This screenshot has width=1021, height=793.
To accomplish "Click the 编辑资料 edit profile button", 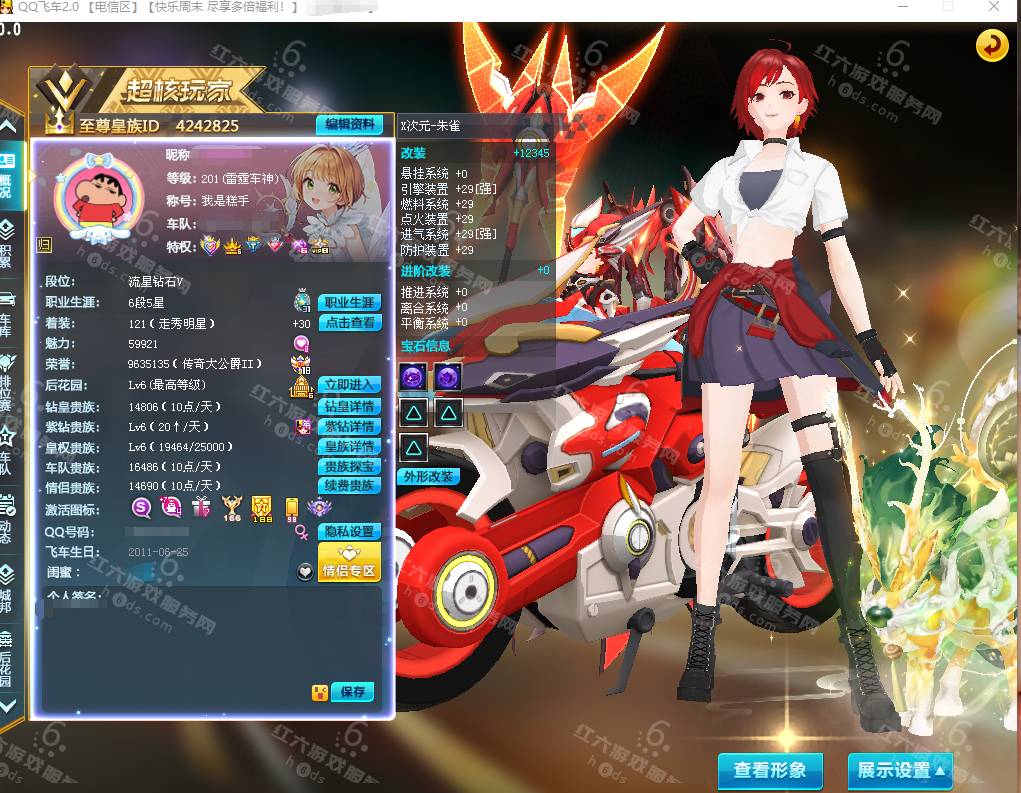I will click(x=349, y=125).
